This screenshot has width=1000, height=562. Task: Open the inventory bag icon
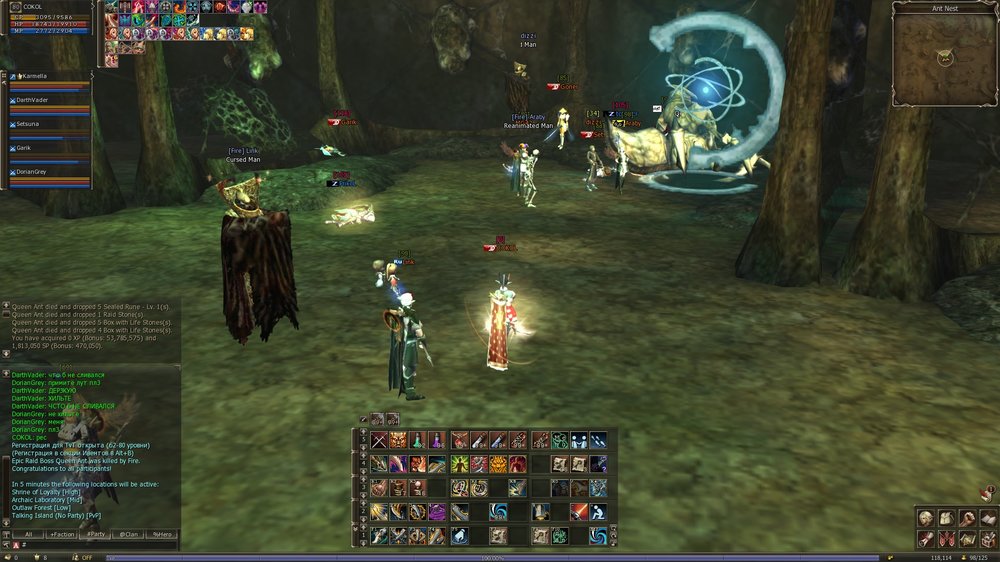pyautogui.click(x=945, y=518)
